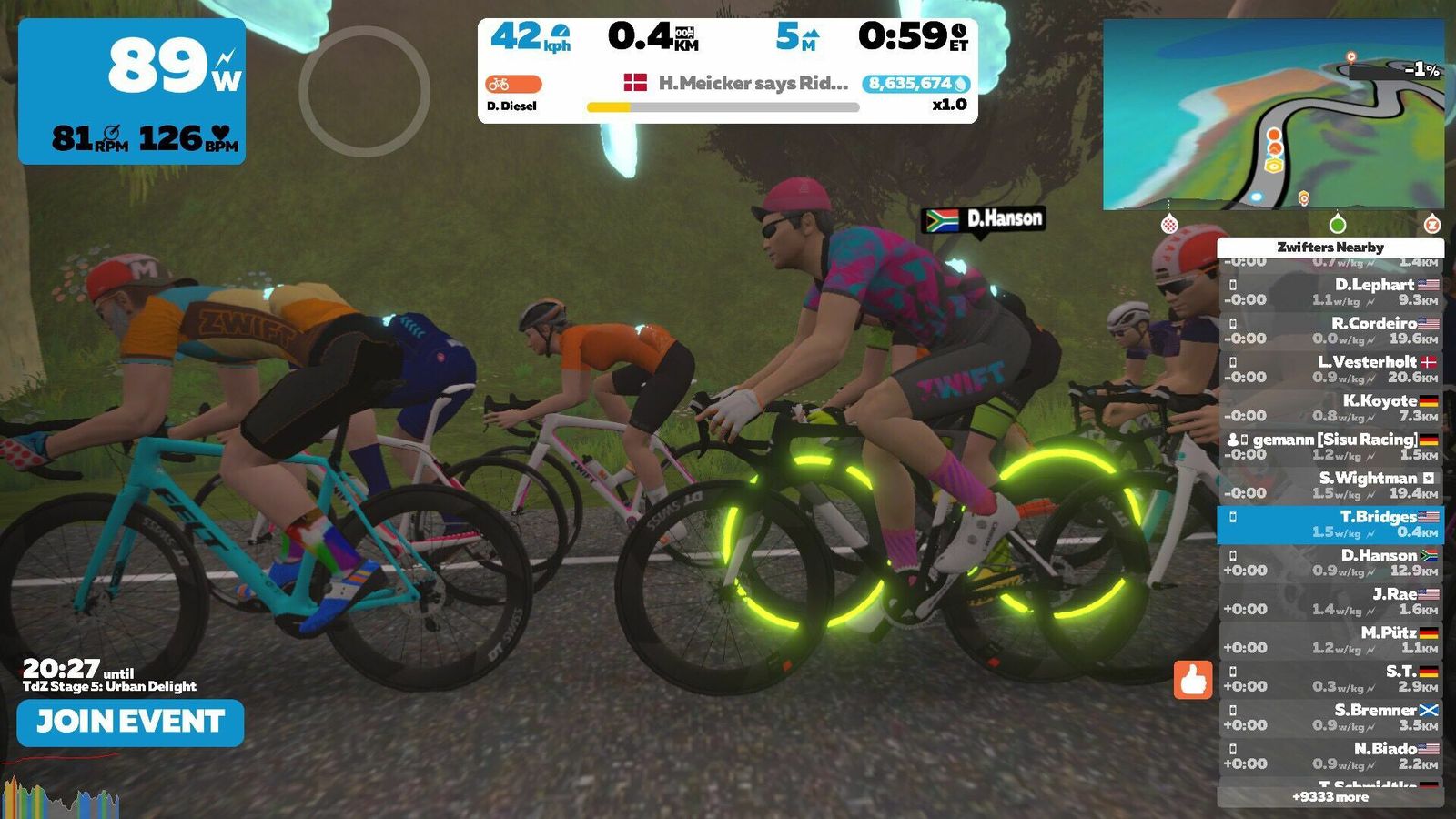Choose S.Wightman from the list
Viewport: 1456px width, 819px height.
(1330, 485)
